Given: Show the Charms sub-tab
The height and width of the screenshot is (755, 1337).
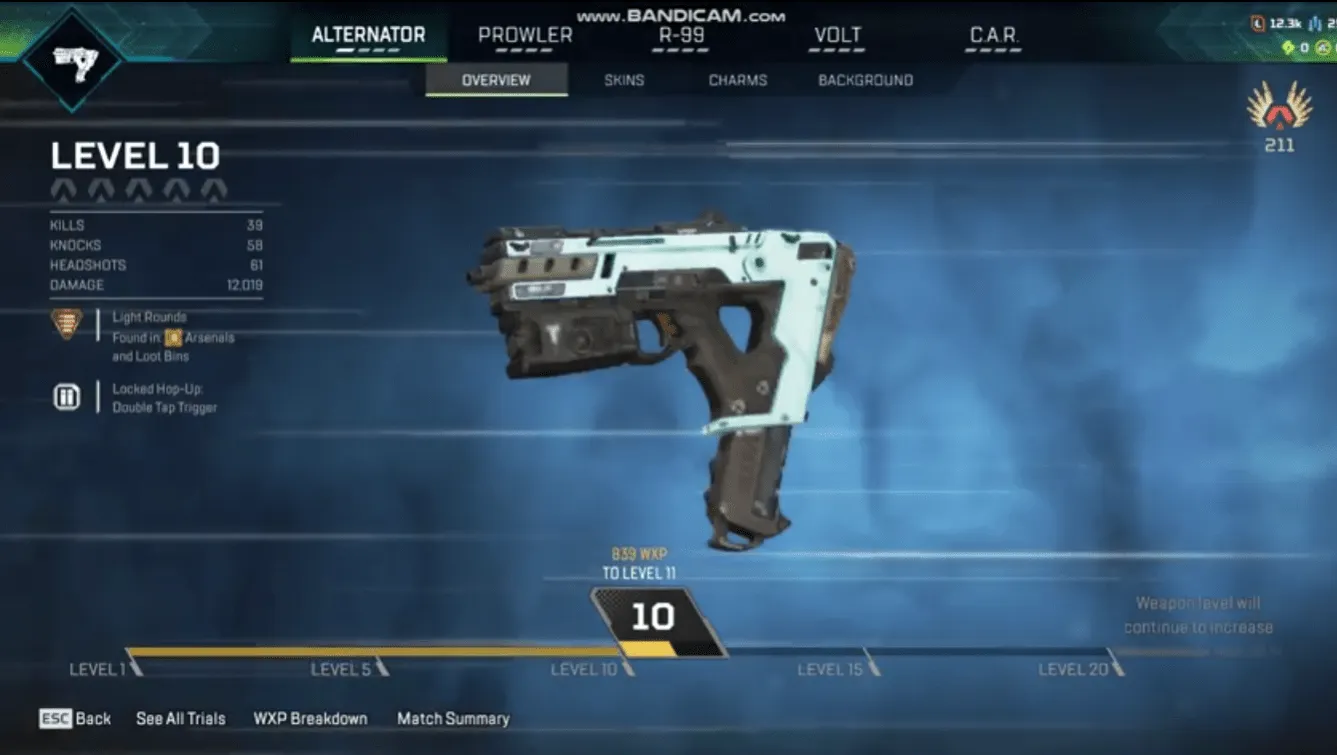Looking at the screenshot, I should 738,80.
